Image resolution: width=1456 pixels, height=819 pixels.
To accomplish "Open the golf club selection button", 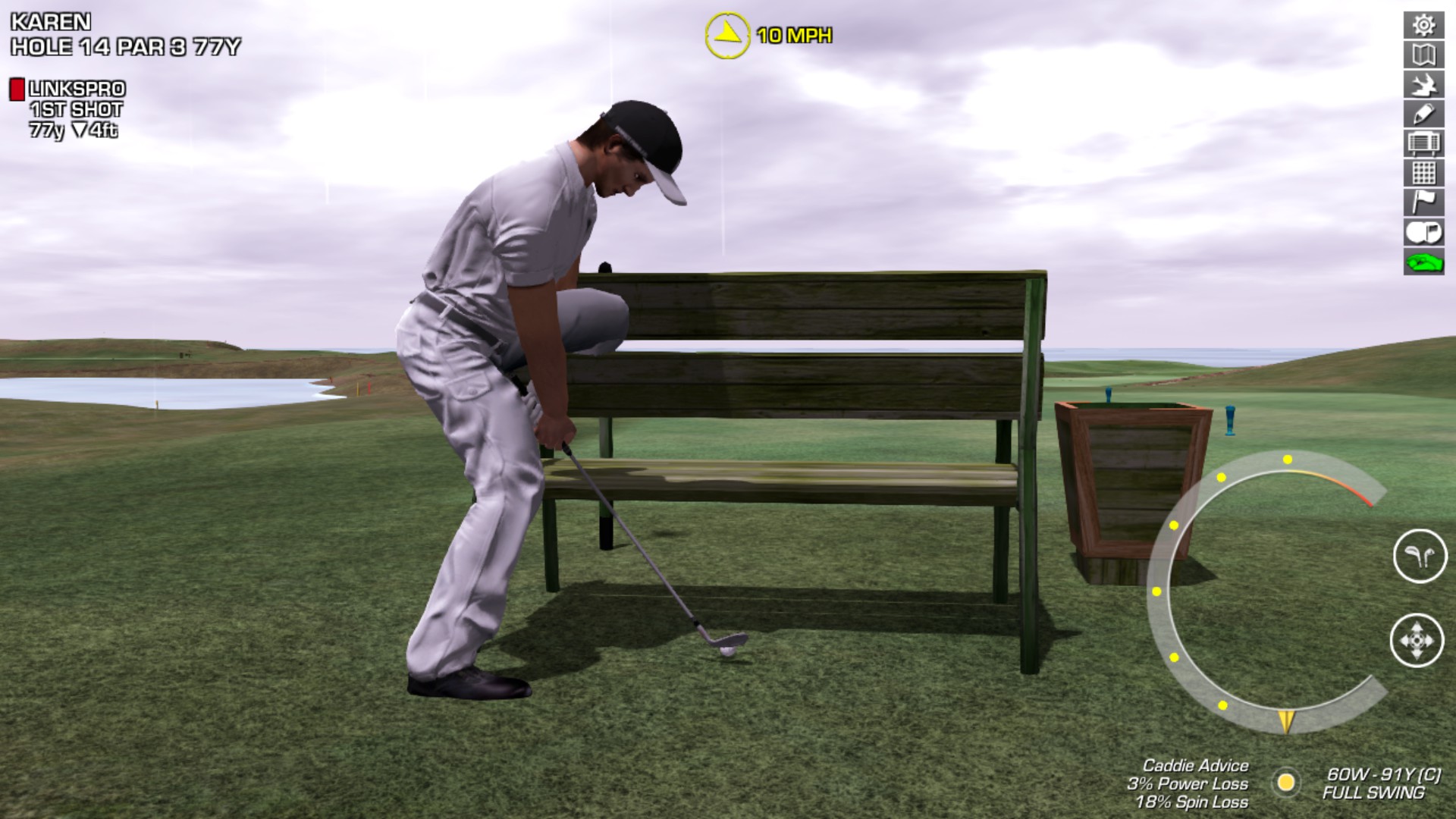I will [x=1420, y=556].
